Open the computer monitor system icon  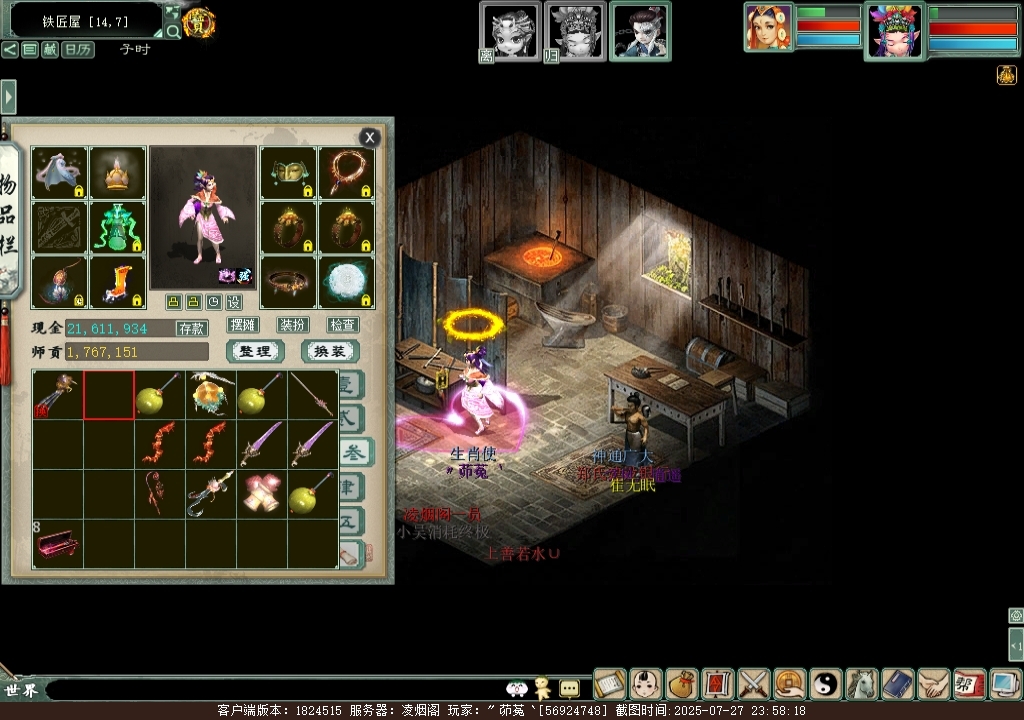point(1005,684)
